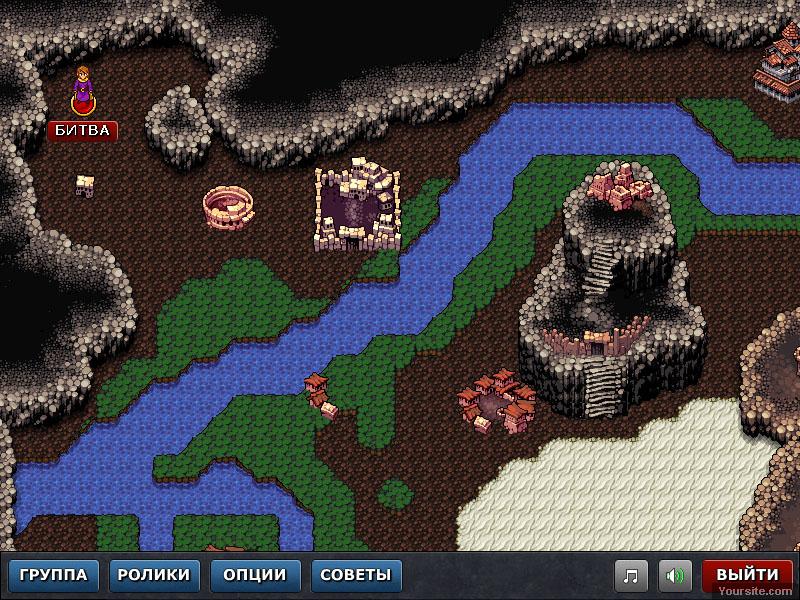This screenshot has height=600, width=800.
Task: Toggle the music note button
Action: 630,576
